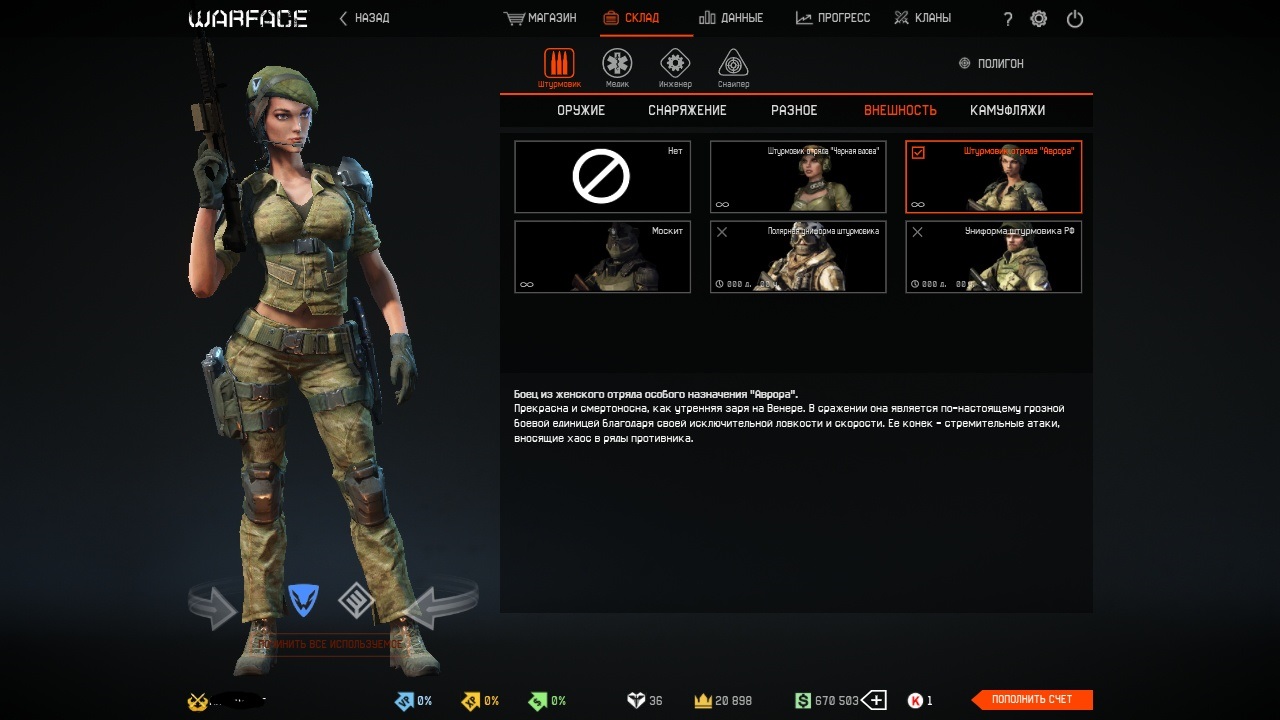The image size is (1280, 720).
Task: Open the Склад inventory menu
Action: [x=632, y=18]
